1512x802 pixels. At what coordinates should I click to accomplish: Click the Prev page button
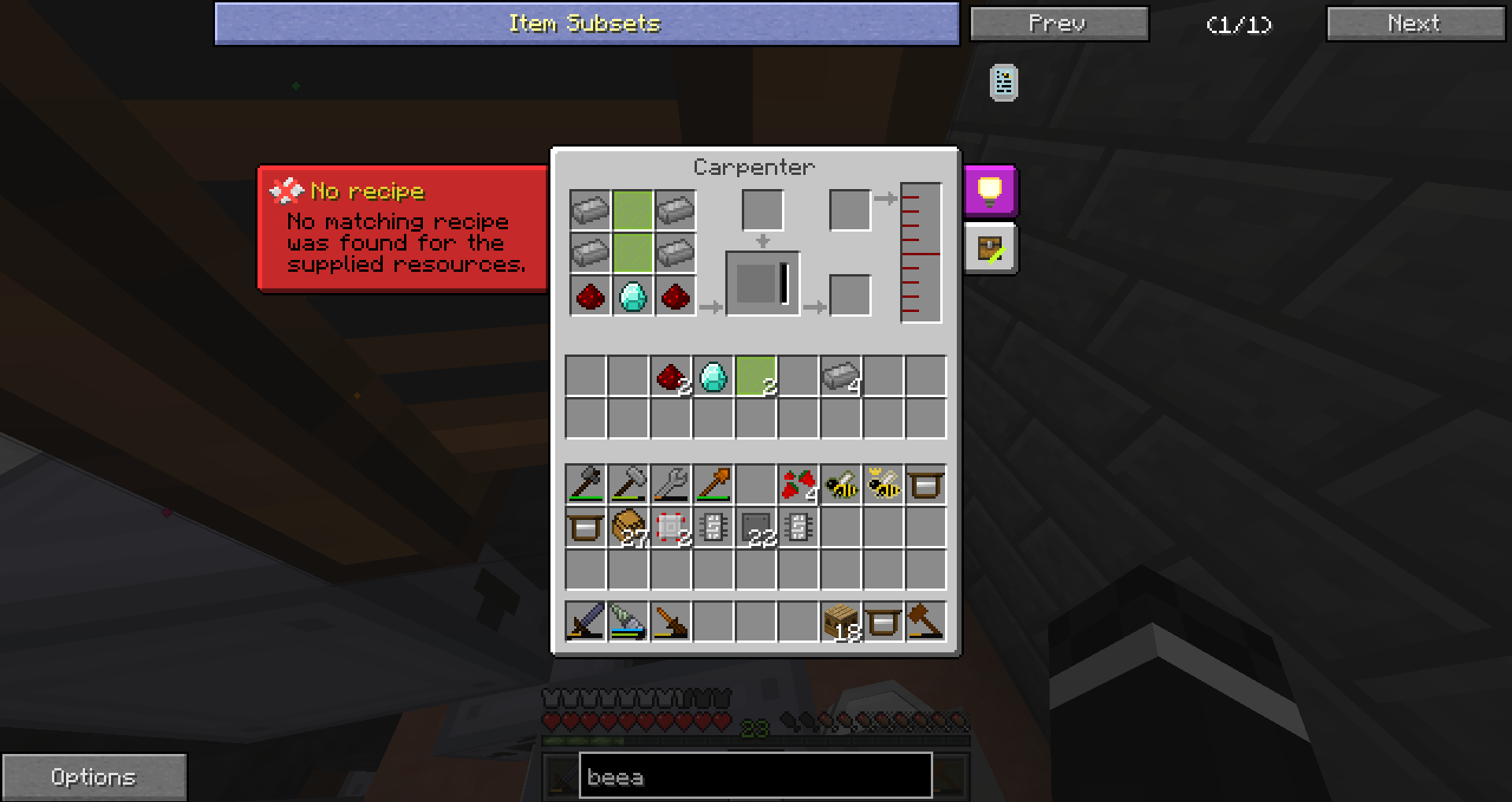pos(1058,24)
